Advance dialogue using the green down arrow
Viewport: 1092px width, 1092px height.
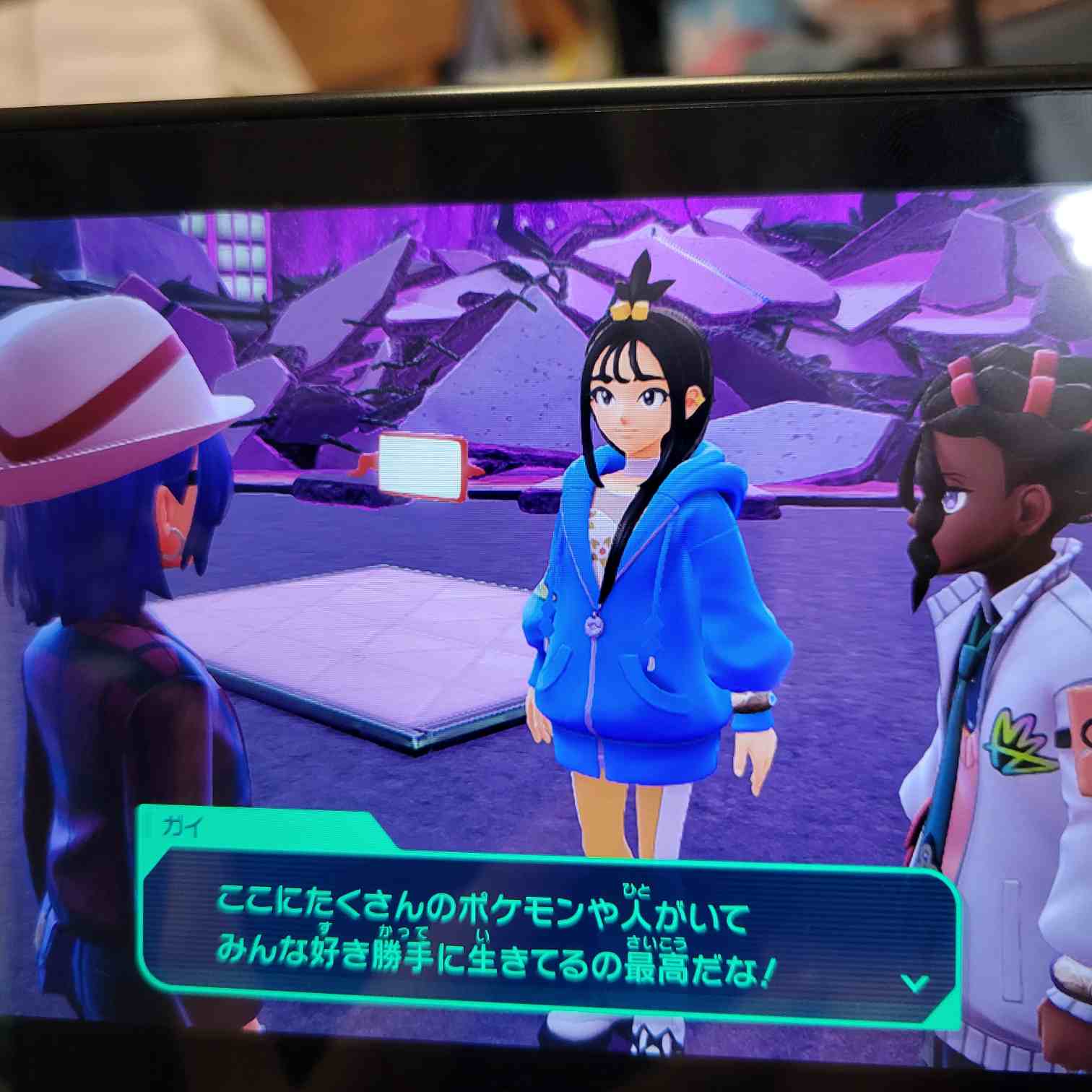pos(916,983)
